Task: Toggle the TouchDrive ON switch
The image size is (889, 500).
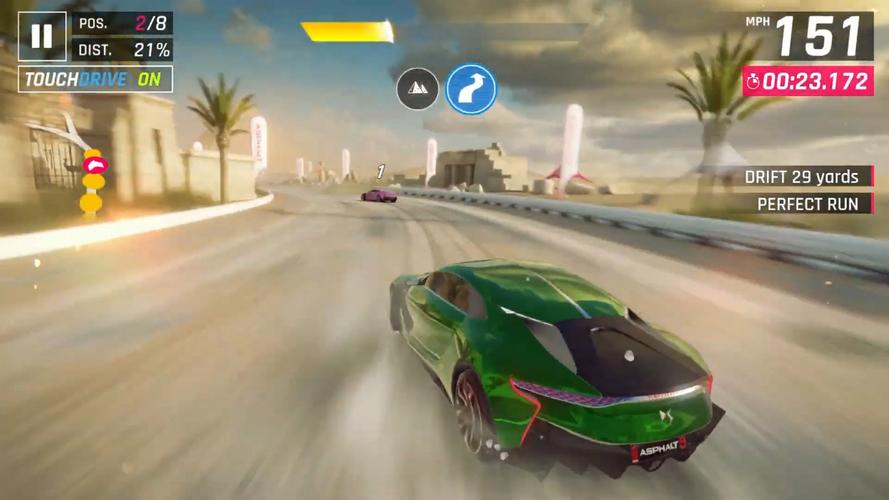Action: coord(95,79)
